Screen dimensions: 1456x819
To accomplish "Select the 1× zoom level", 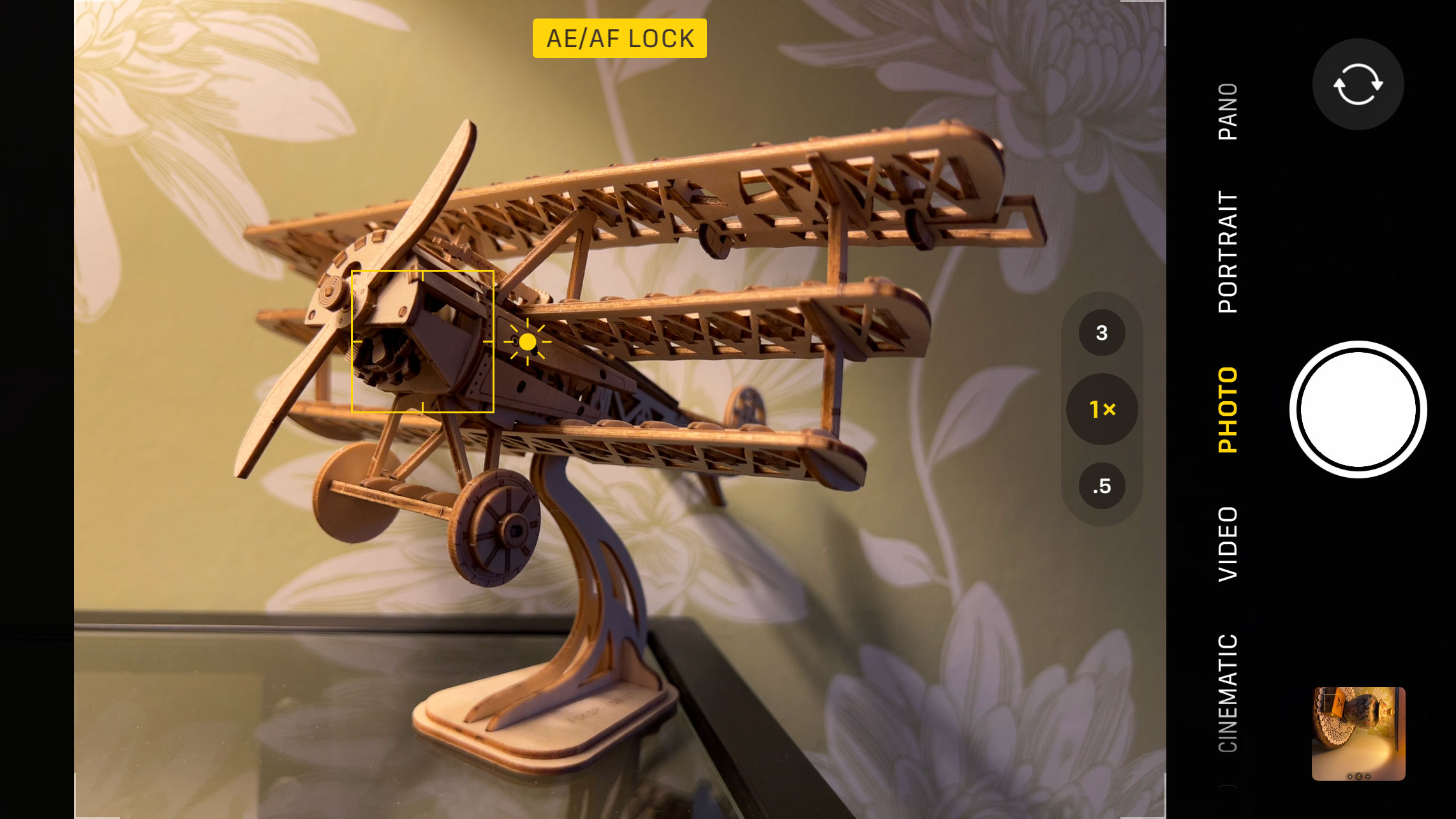I will pyautogui.click(x=1101, y=409).
